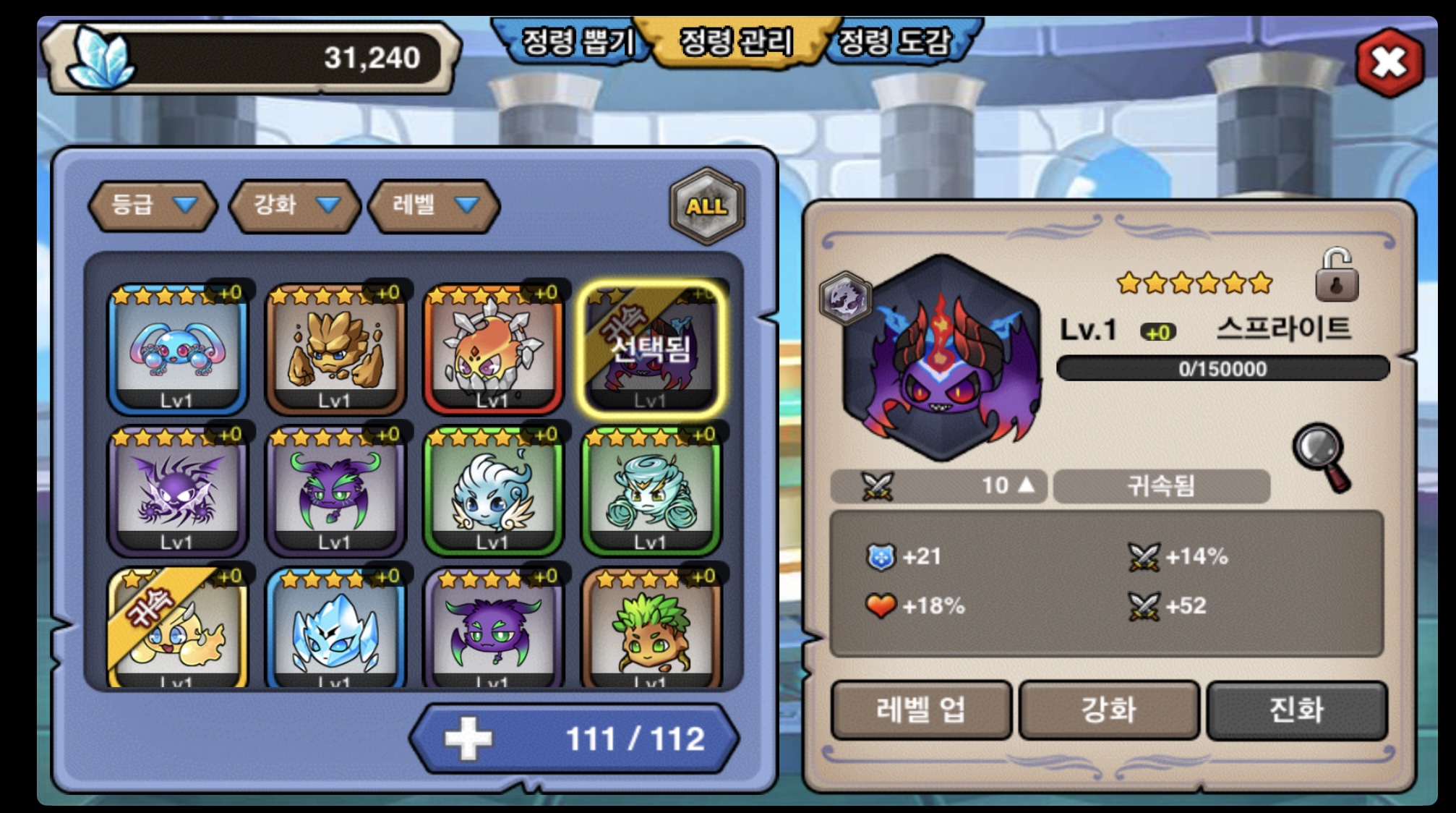Select the 정령 관리 tab
Screen dimensions: 1456x813
click(736, 41)
